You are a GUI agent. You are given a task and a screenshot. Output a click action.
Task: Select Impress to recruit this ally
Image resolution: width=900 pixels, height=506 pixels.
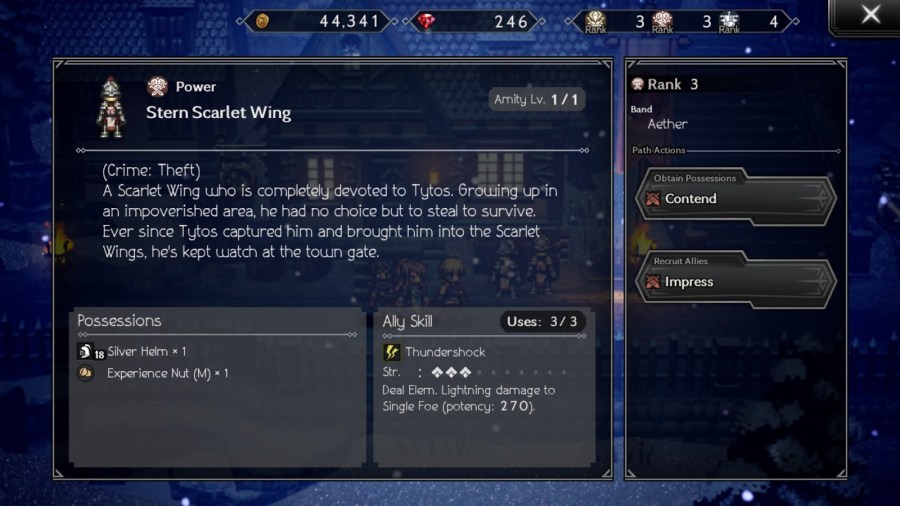pos(736,281)
